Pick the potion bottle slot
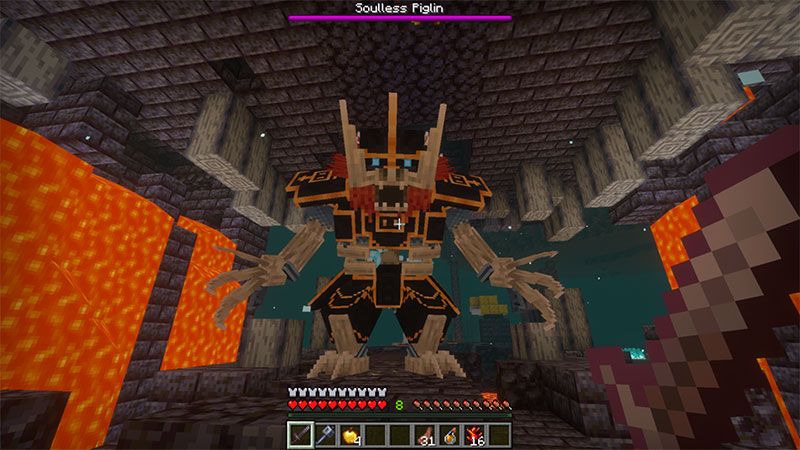The image size is (800, 450). [449, 434]
